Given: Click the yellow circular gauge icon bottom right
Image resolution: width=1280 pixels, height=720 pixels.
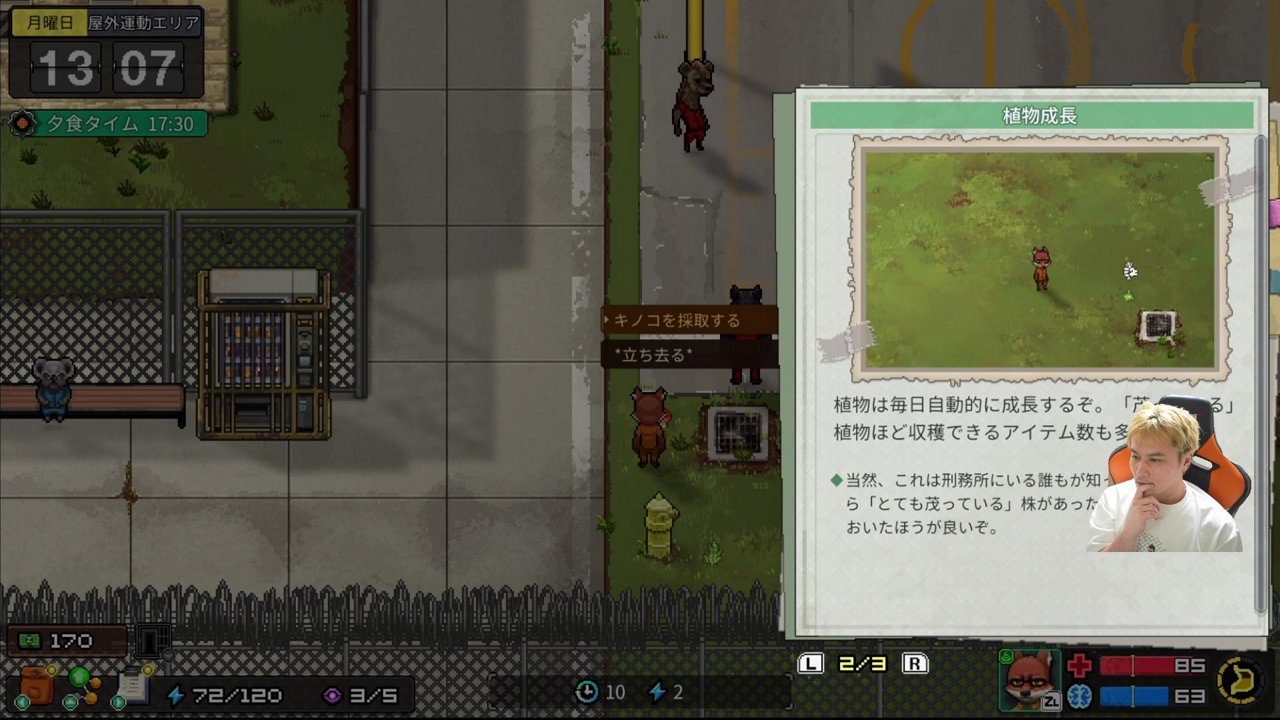Looking at the screenshot, I should (x=1240, y=682).
